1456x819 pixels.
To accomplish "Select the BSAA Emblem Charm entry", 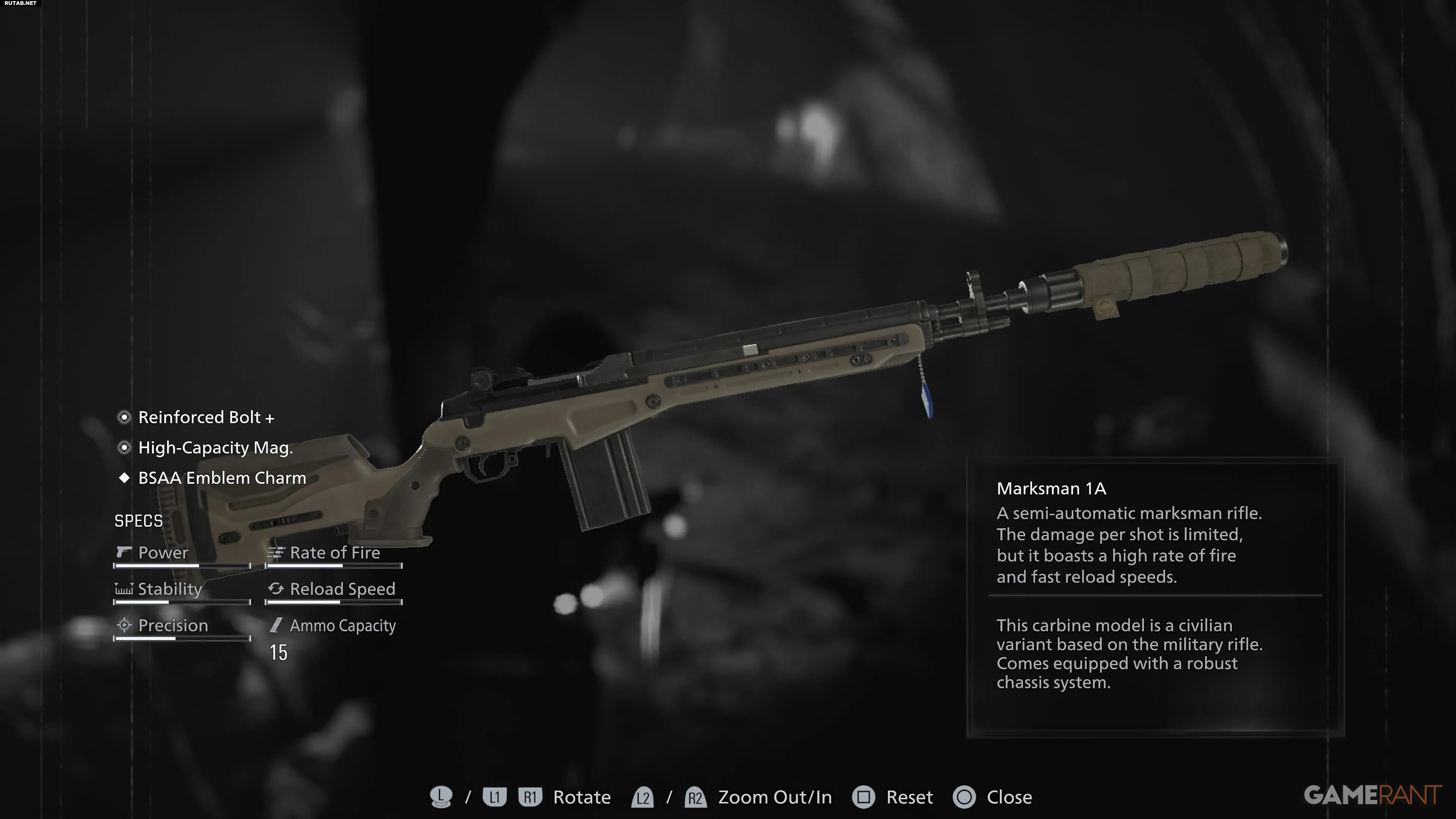I will pos(221,478).
